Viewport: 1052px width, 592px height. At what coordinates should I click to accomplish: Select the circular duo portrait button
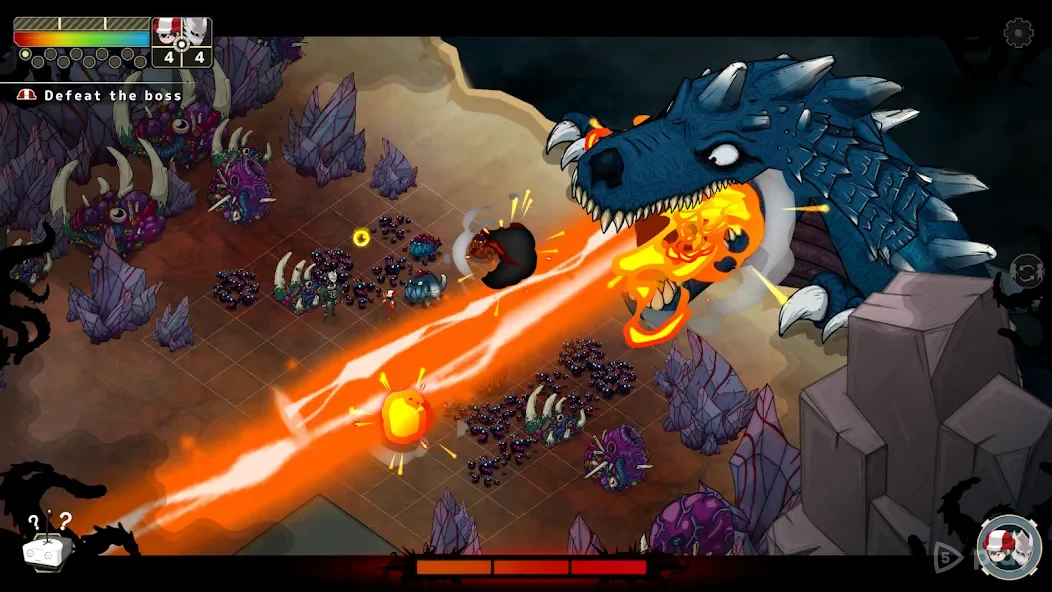pyautogui.click(x=1009, y=547)
